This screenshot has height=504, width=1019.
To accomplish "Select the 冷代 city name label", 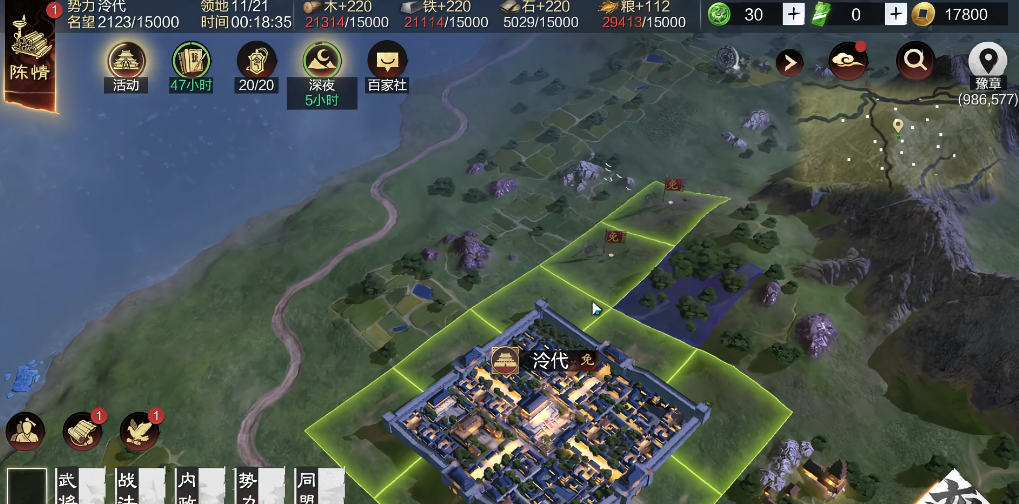I will click(550, 360).
